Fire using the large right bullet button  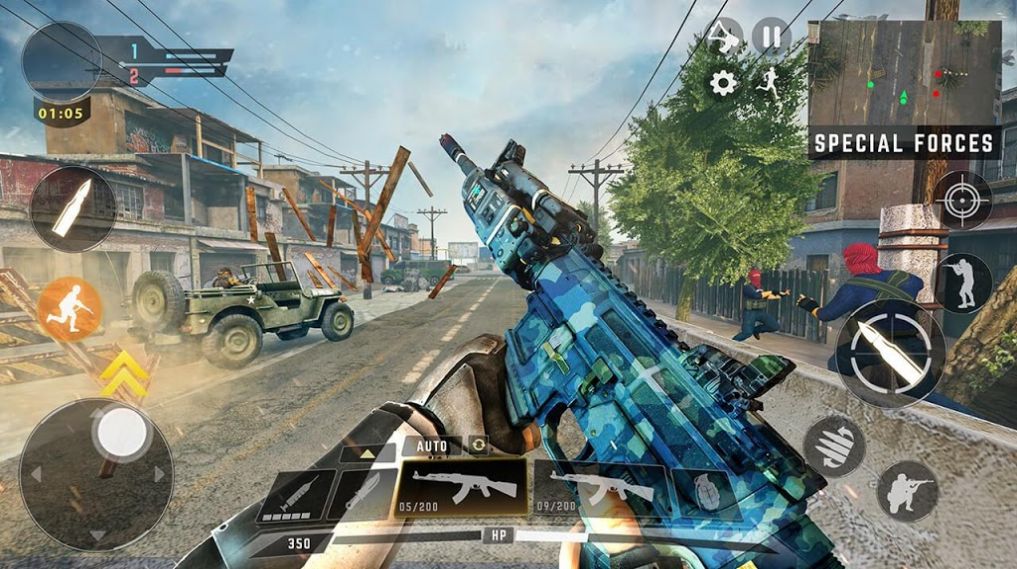[889, 352]
